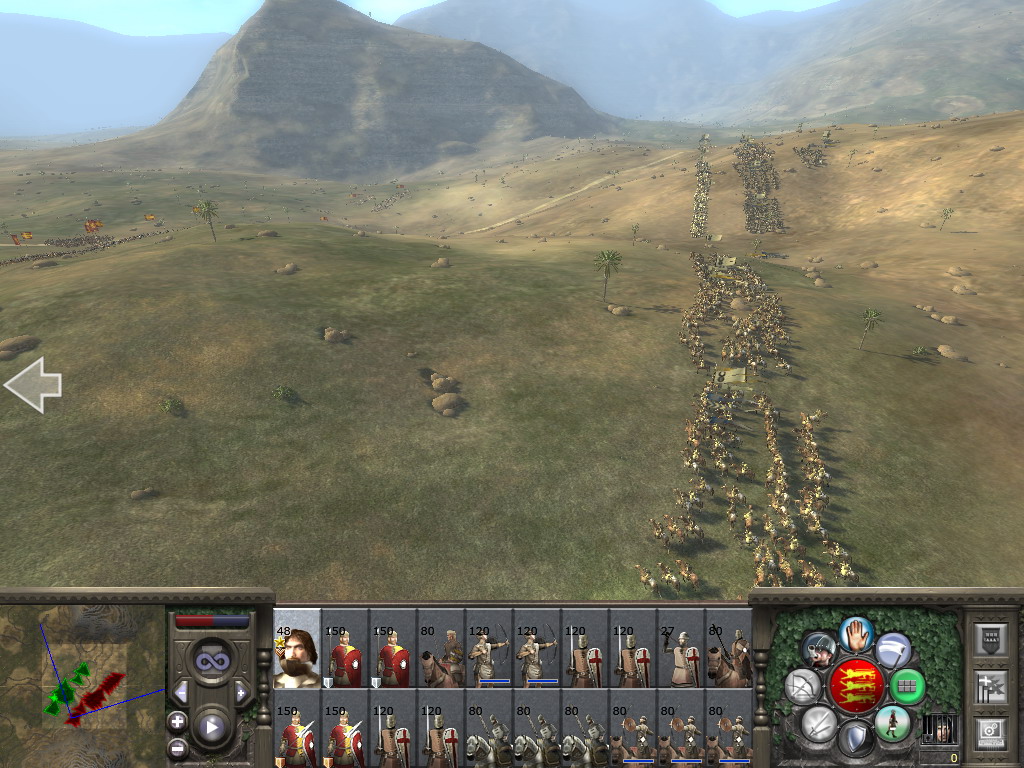Activate the halt order hand icon
Image resolution: width=1024 pixels, height=768 pixels.
coord(856,634)
